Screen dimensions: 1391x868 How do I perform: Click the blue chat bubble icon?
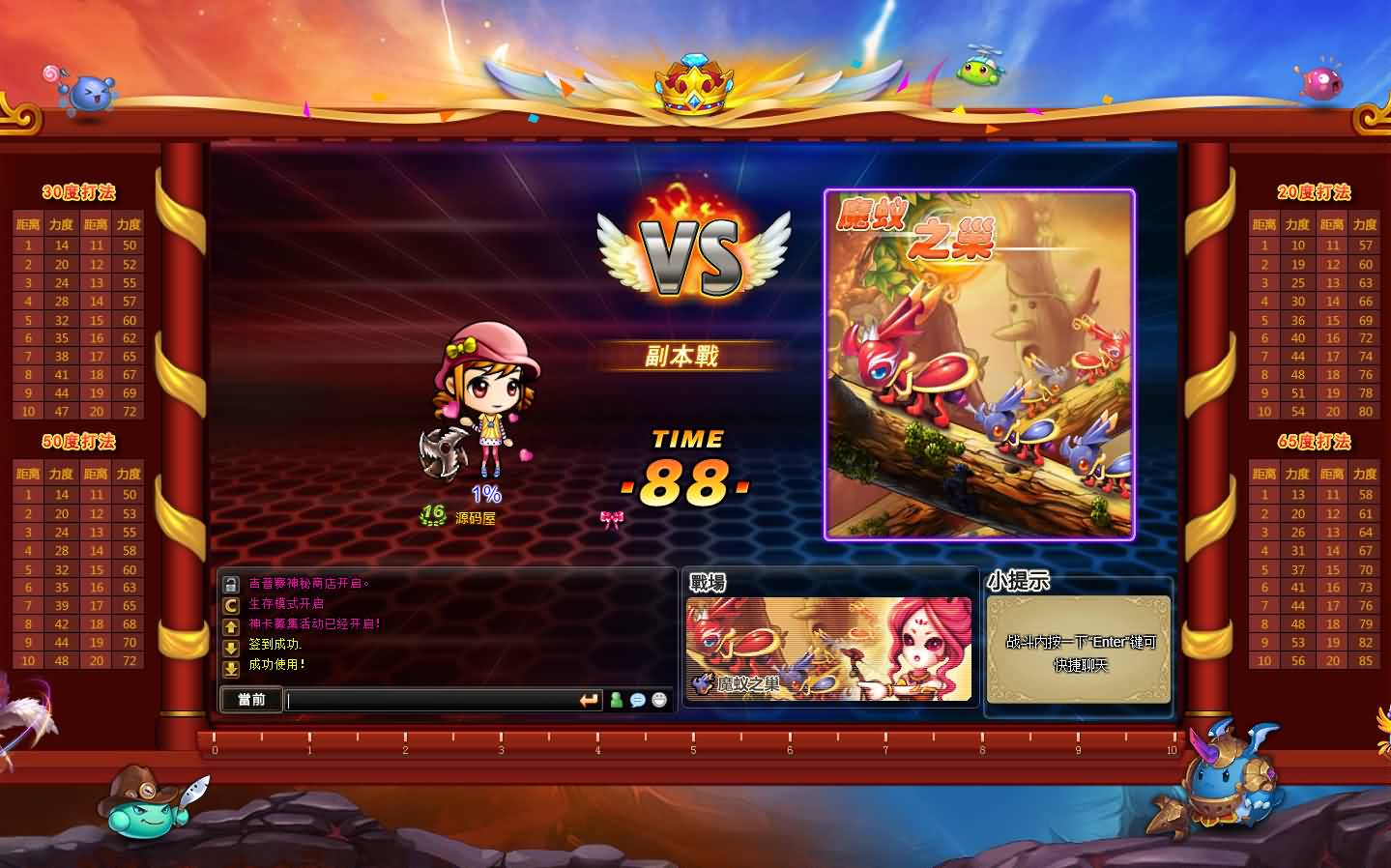[x=637, y=701]
